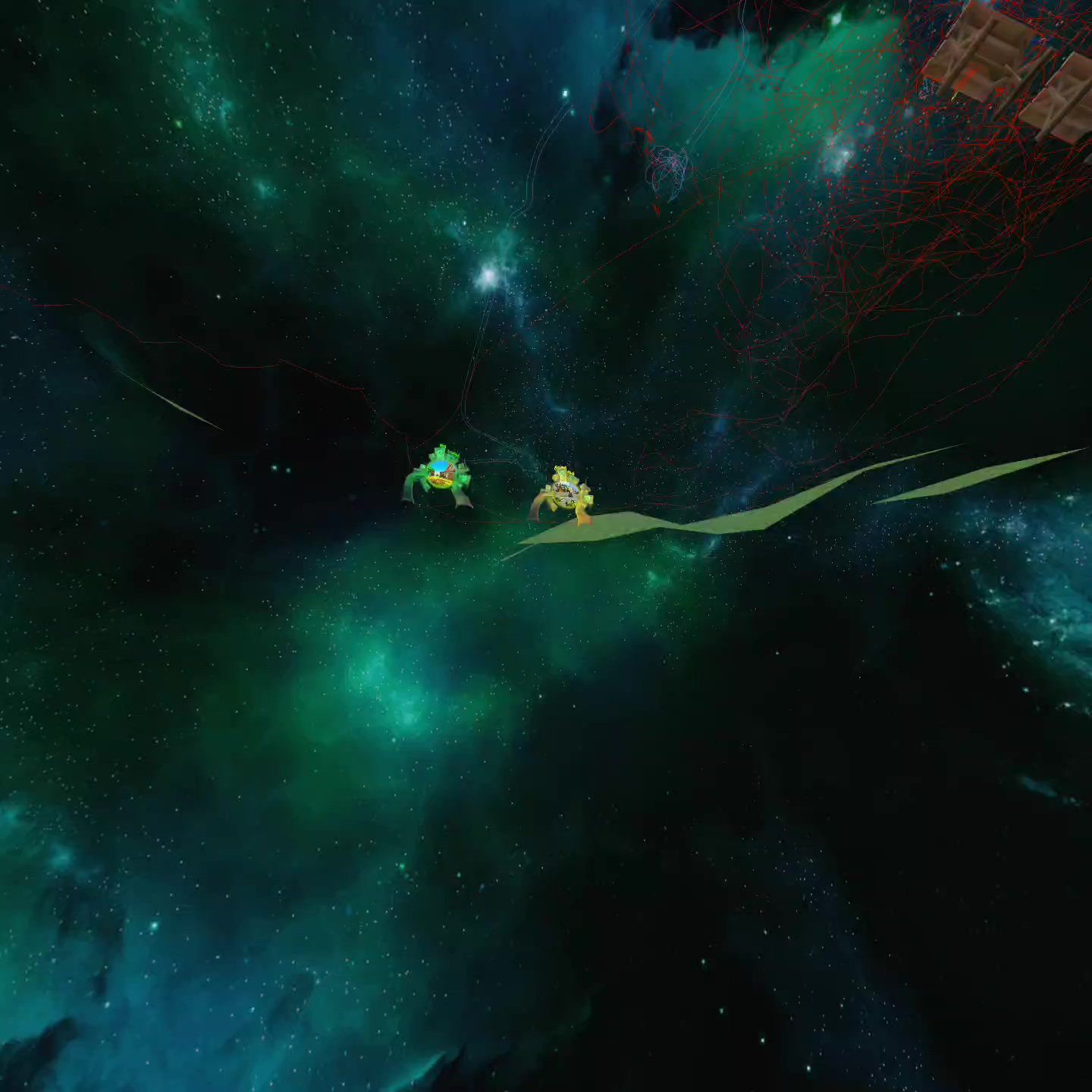This screenshot has width=1092, height=1092.
Task: Select the yellow-framed world orb
Action: click(x=563, y=494)
